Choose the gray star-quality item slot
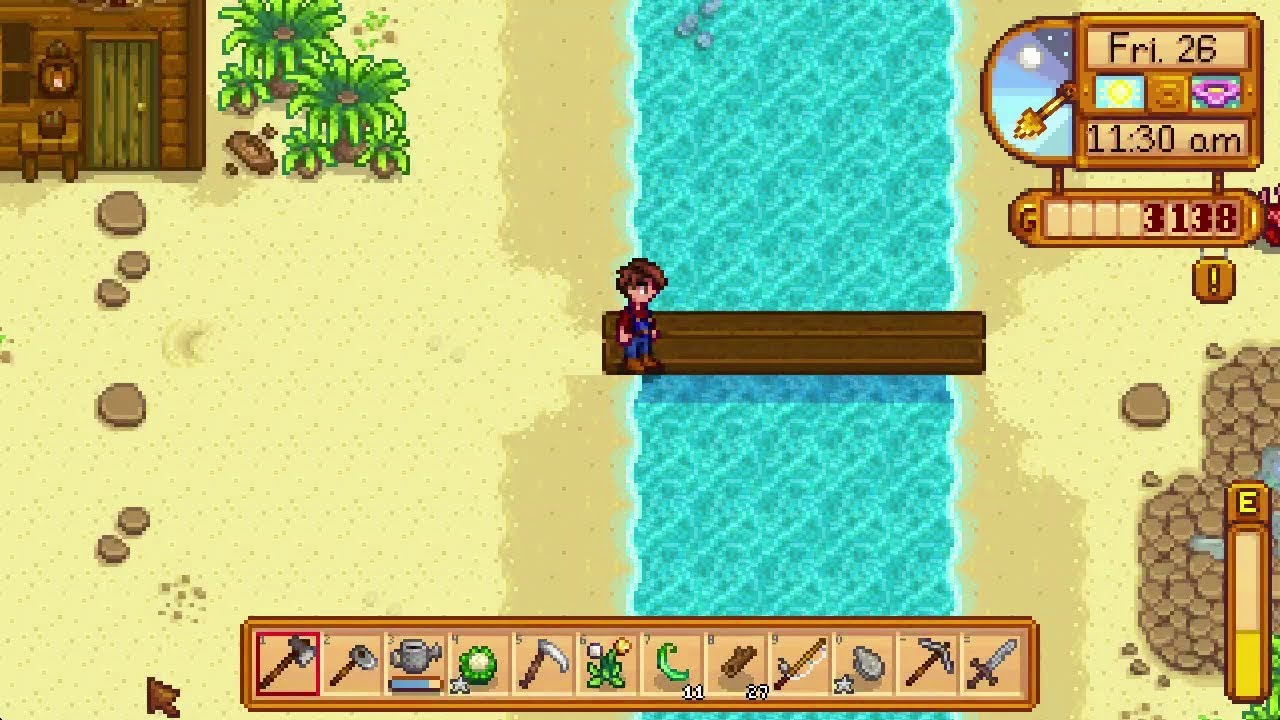Screen dimensions: 1280x720 pos(864,663)
